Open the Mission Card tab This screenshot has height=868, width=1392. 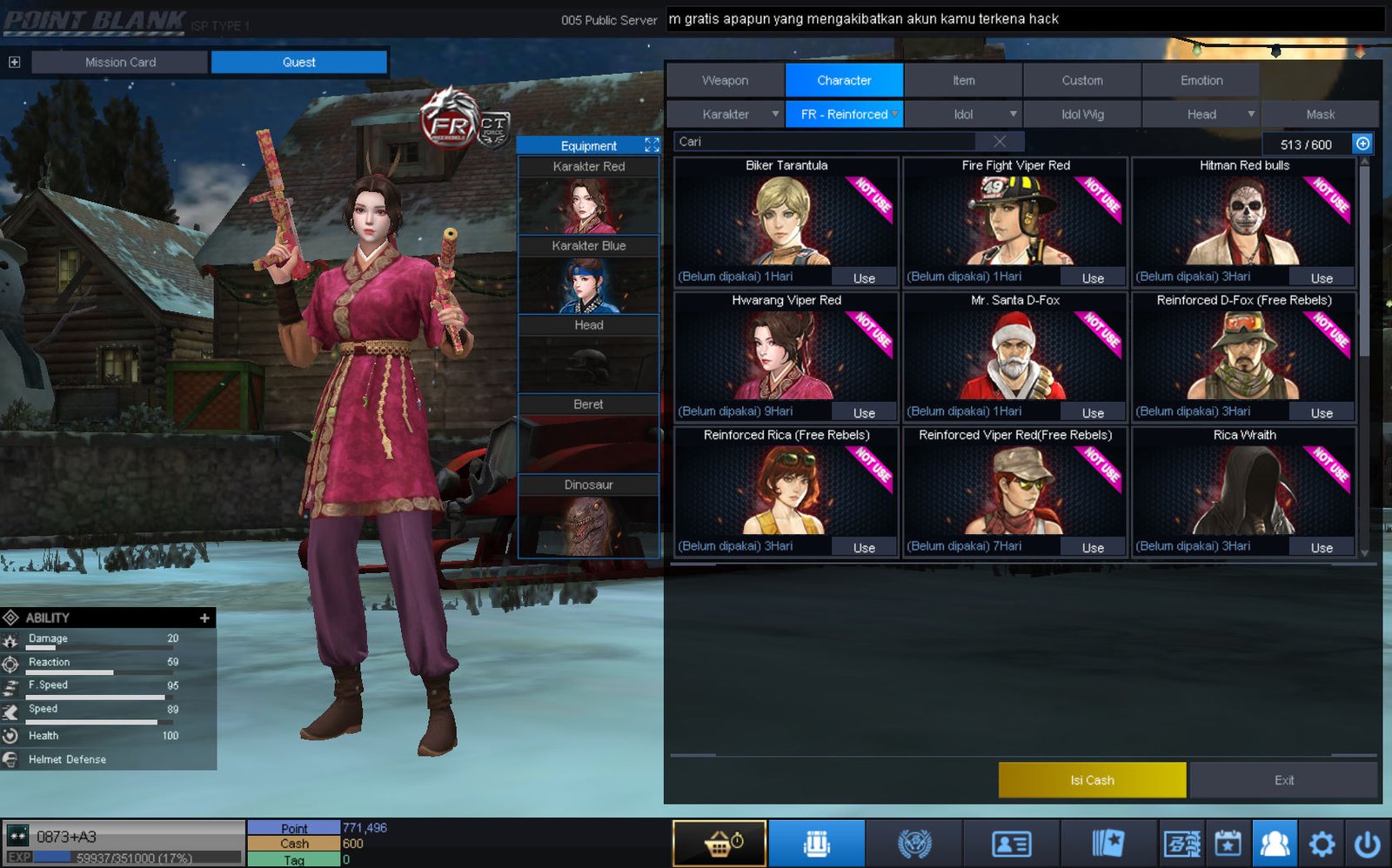tap(120, 62)
